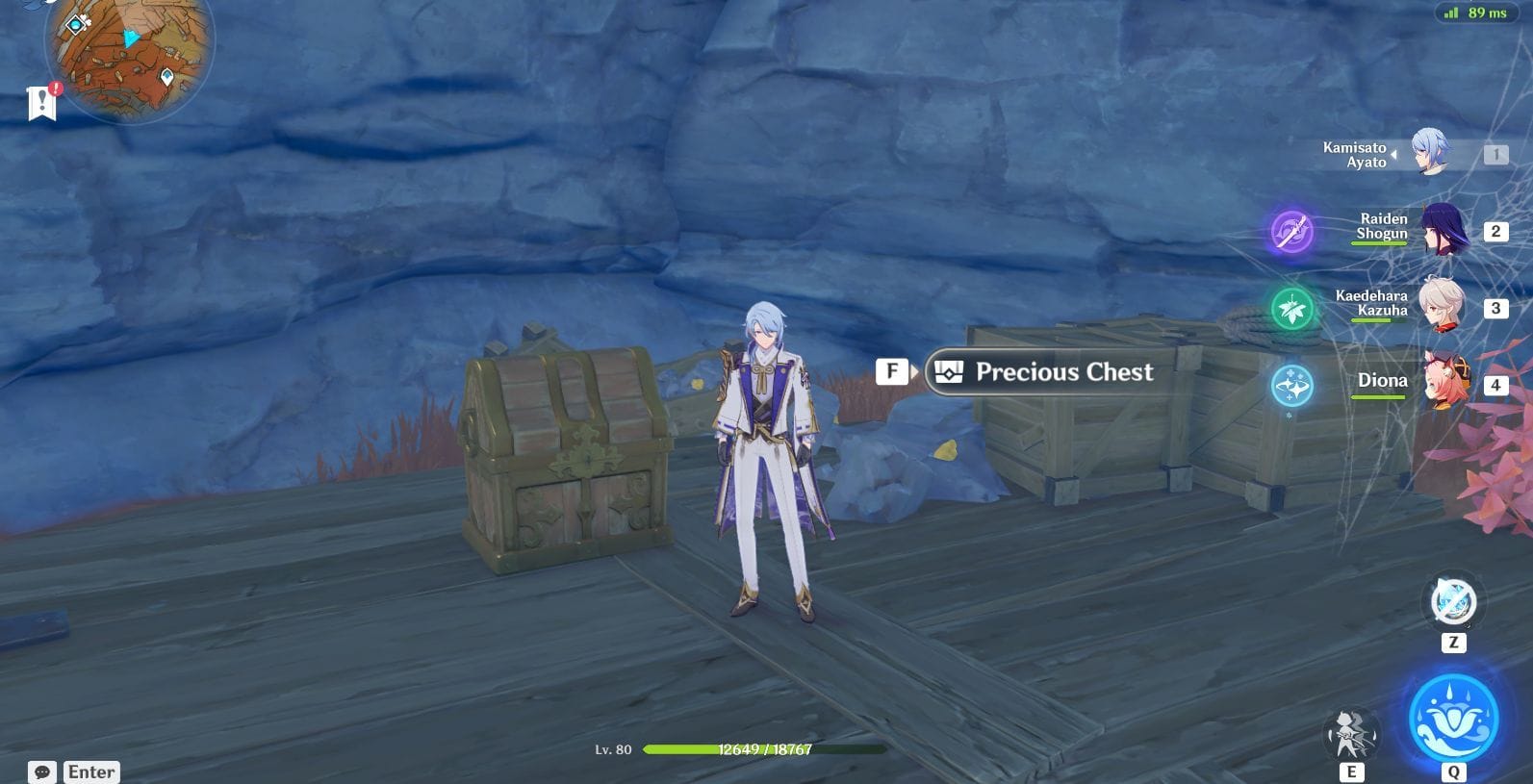Select Kamisato Ayato's character portrait

pyautogui.click(x=1431, y=154)
